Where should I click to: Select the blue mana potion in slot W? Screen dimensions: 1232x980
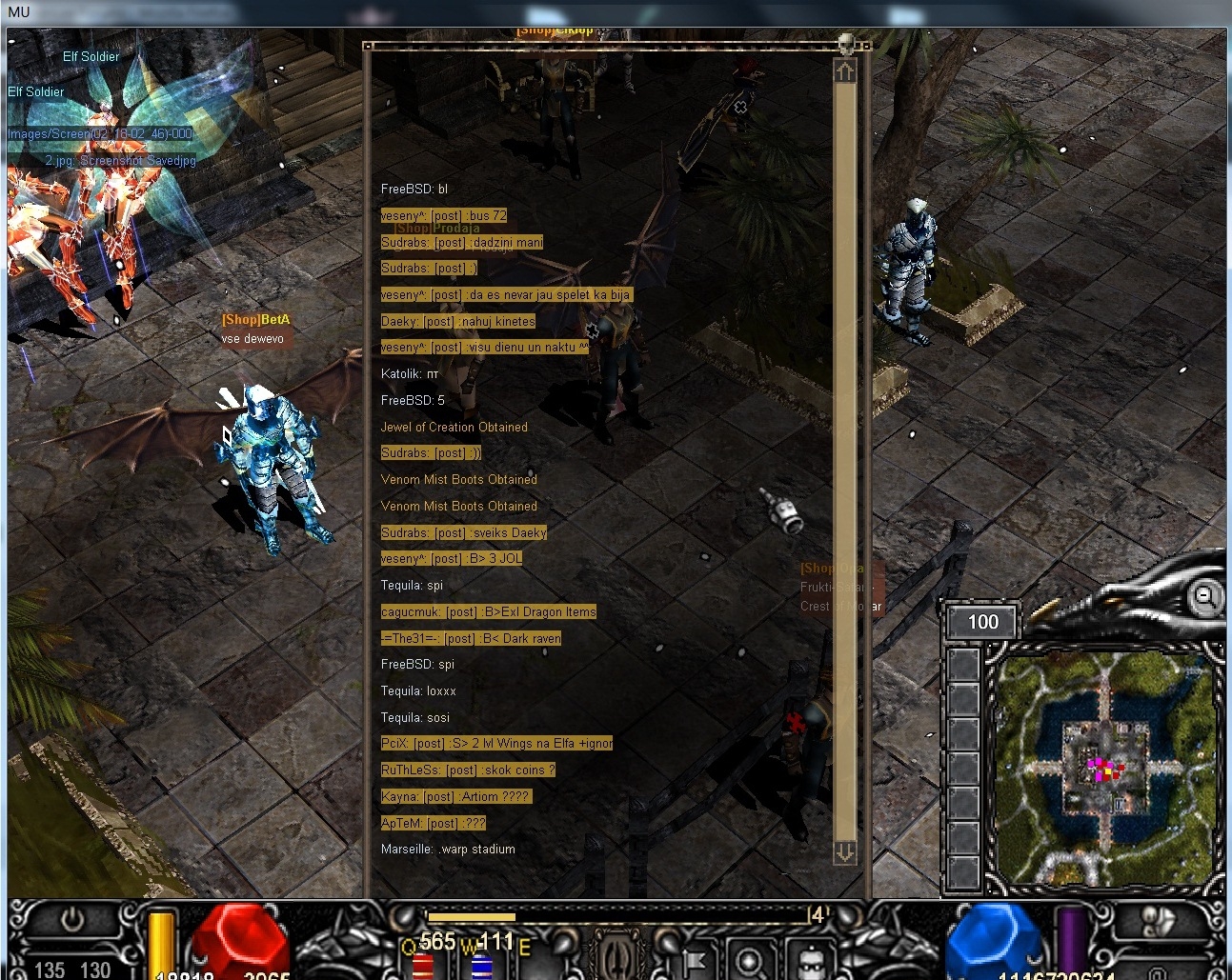(x=481, y=966)
